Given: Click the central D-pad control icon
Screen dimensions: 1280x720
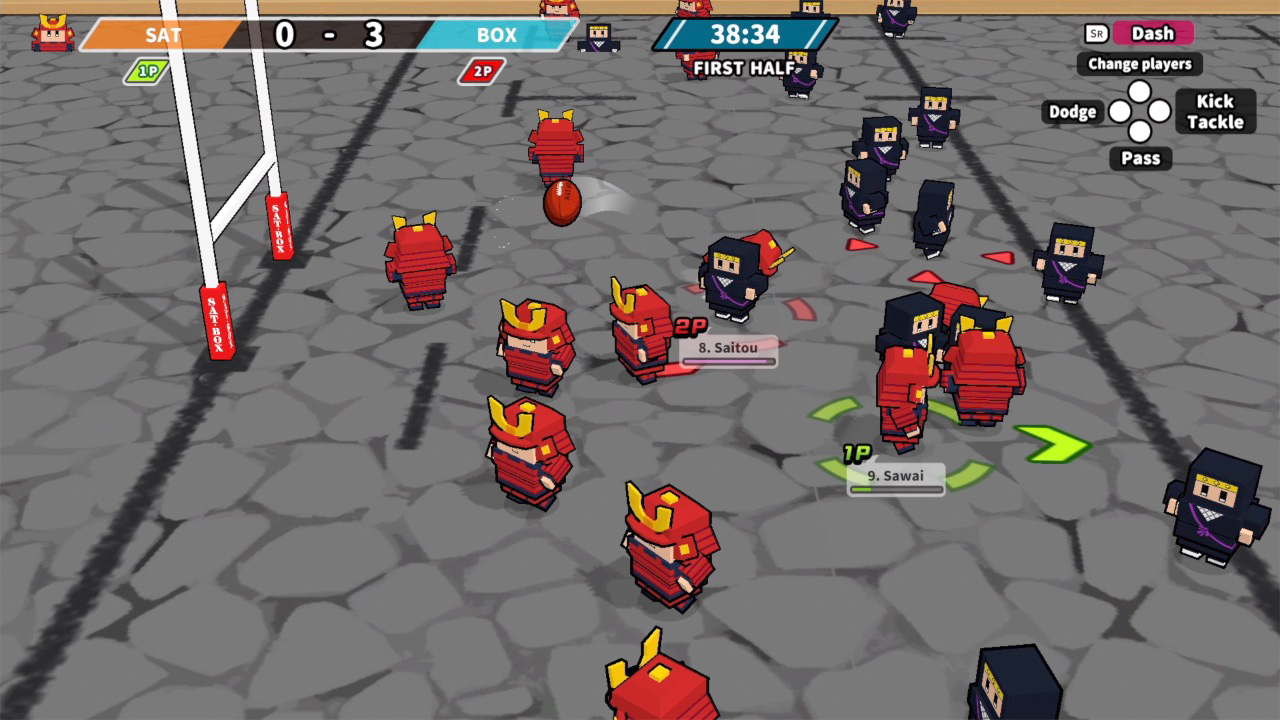Looking at the screenshot, I should (1139, 111).
